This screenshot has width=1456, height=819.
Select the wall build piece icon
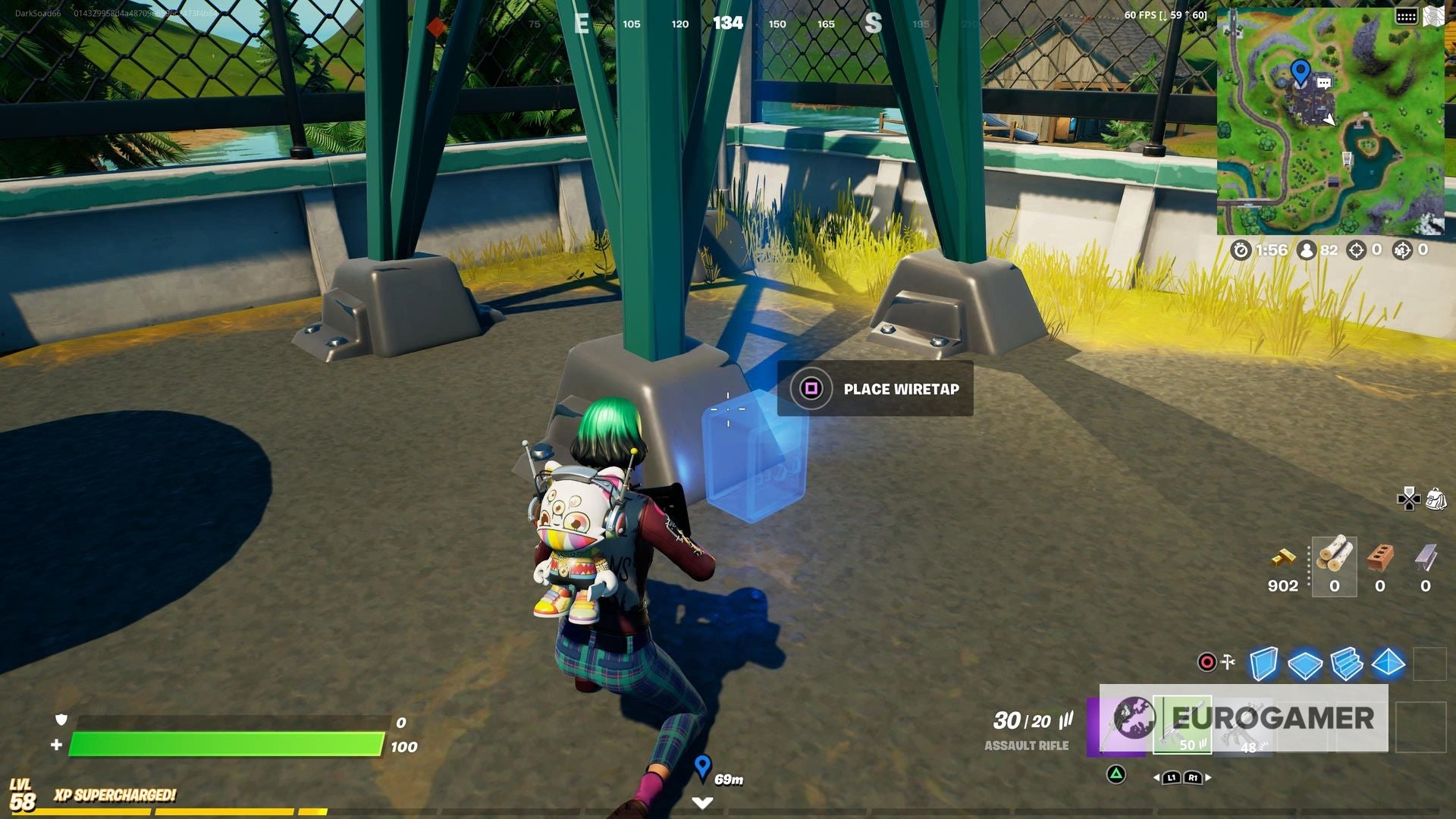click(1263, 664)
